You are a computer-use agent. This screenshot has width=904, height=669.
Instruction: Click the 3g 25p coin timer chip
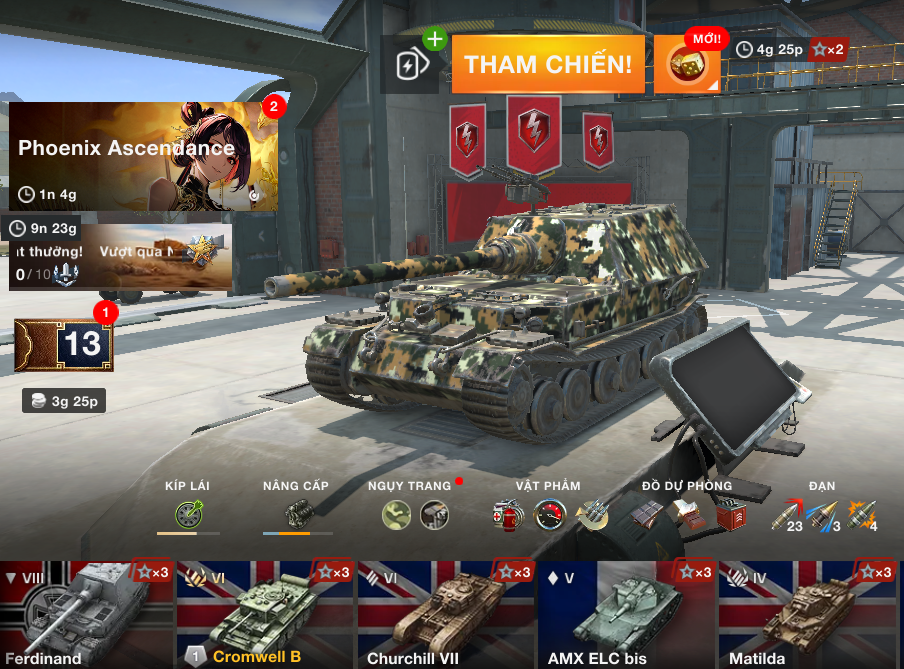[x=64, y=402]
